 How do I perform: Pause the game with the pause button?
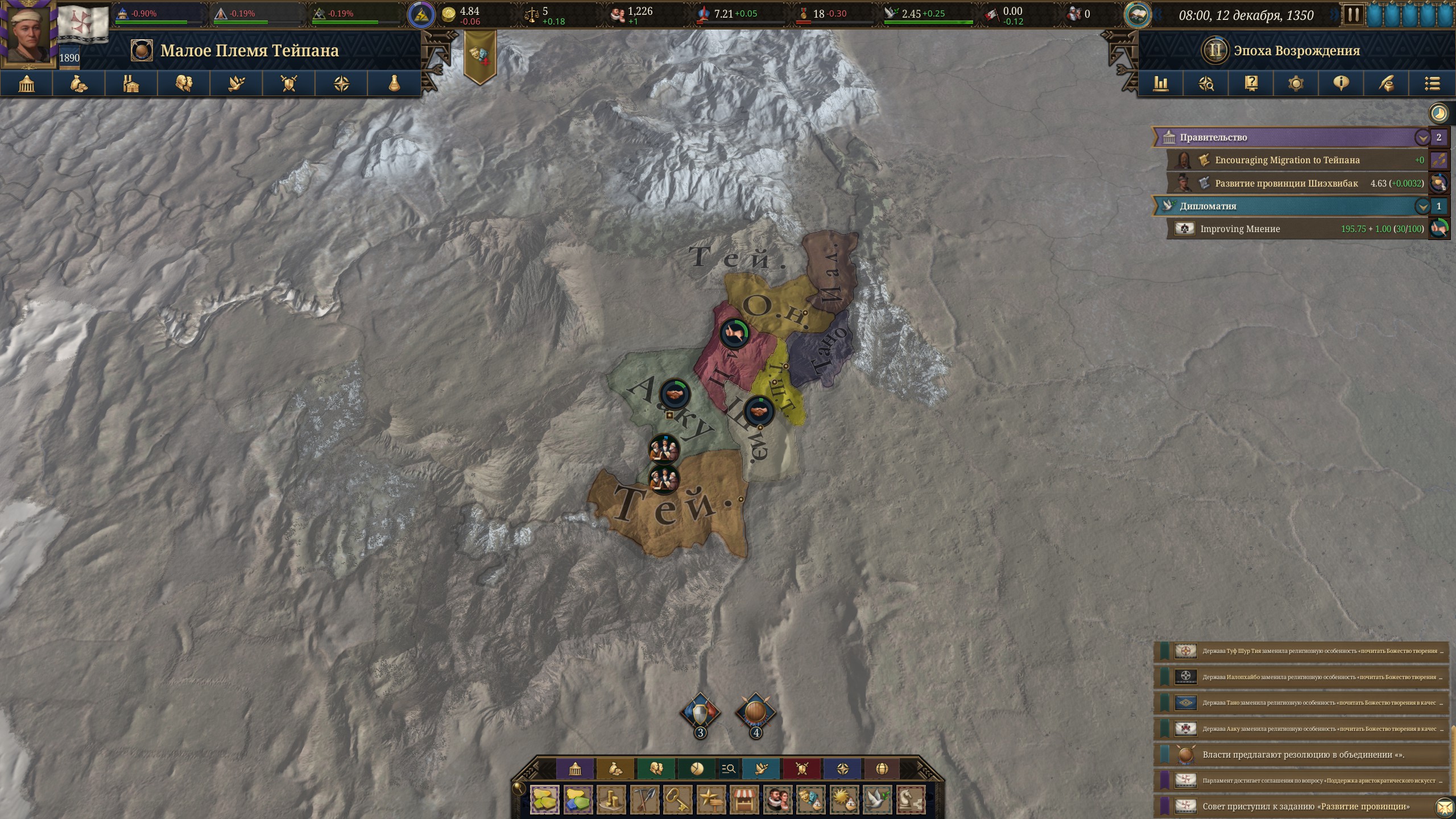pos(1352,15)
